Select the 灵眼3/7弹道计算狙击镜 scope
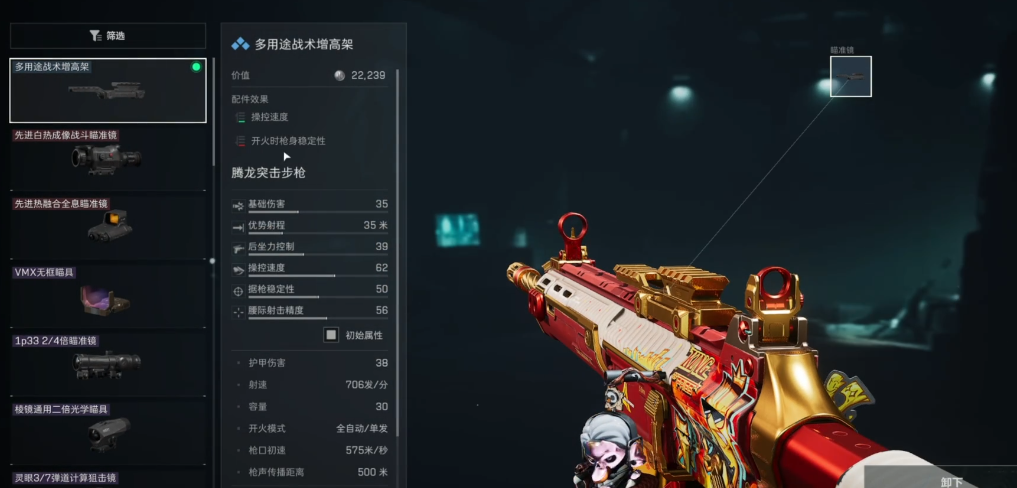The image size is (1017, 488). click(x=108, y=479)
